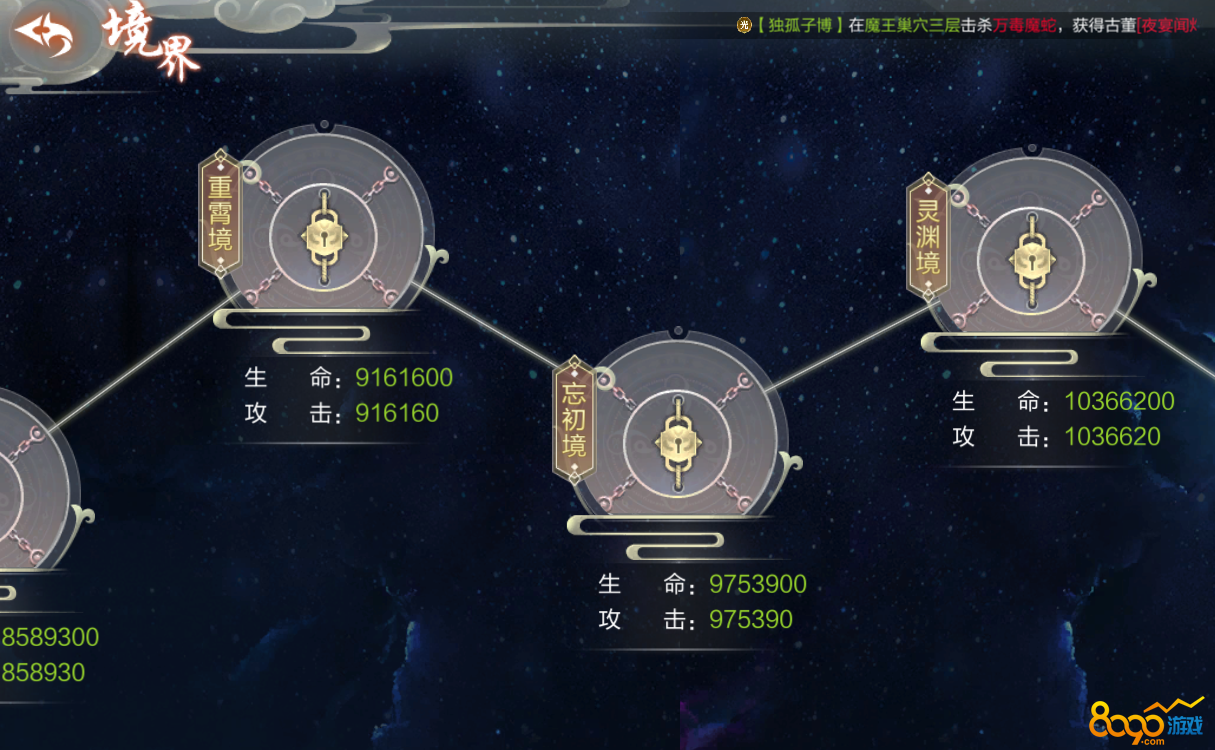
Task: Open the 独孤子博 player name in announcement
Action: [x=799, y=25]
